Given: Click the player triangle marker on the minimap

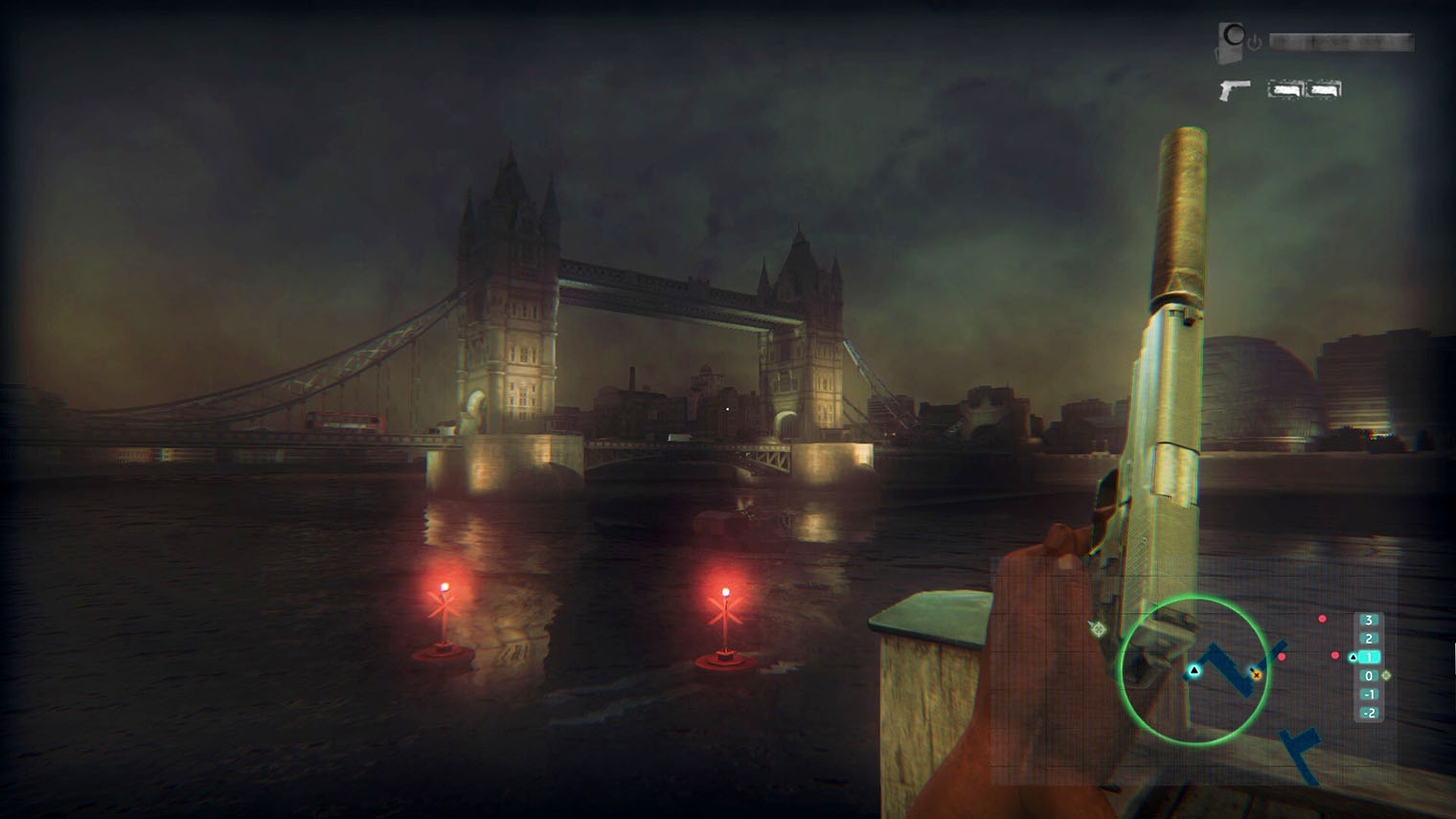Looking at the screenshot, I should click(x=1194, y=671).
